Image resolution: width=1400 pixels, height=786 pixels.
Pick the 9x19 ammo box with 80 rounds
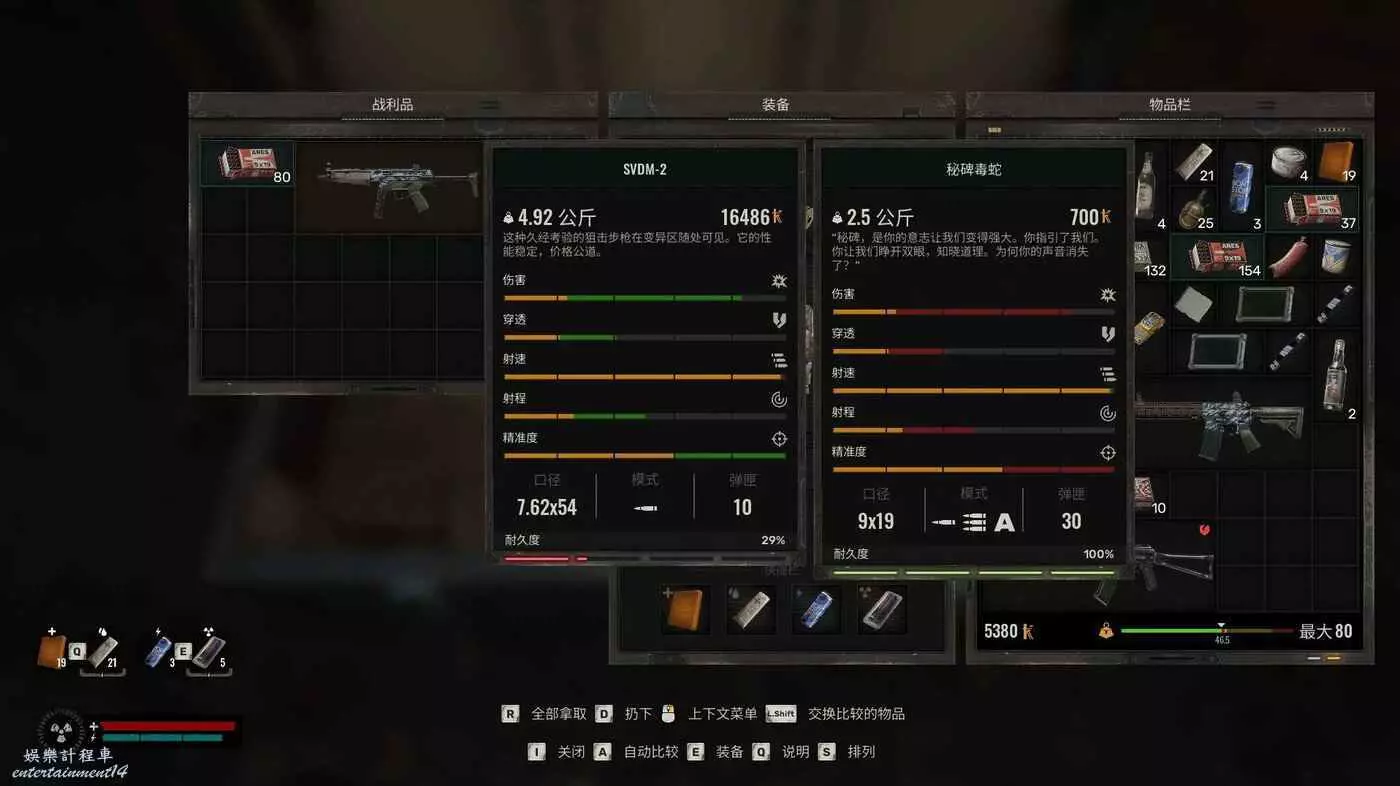(246, 163)
